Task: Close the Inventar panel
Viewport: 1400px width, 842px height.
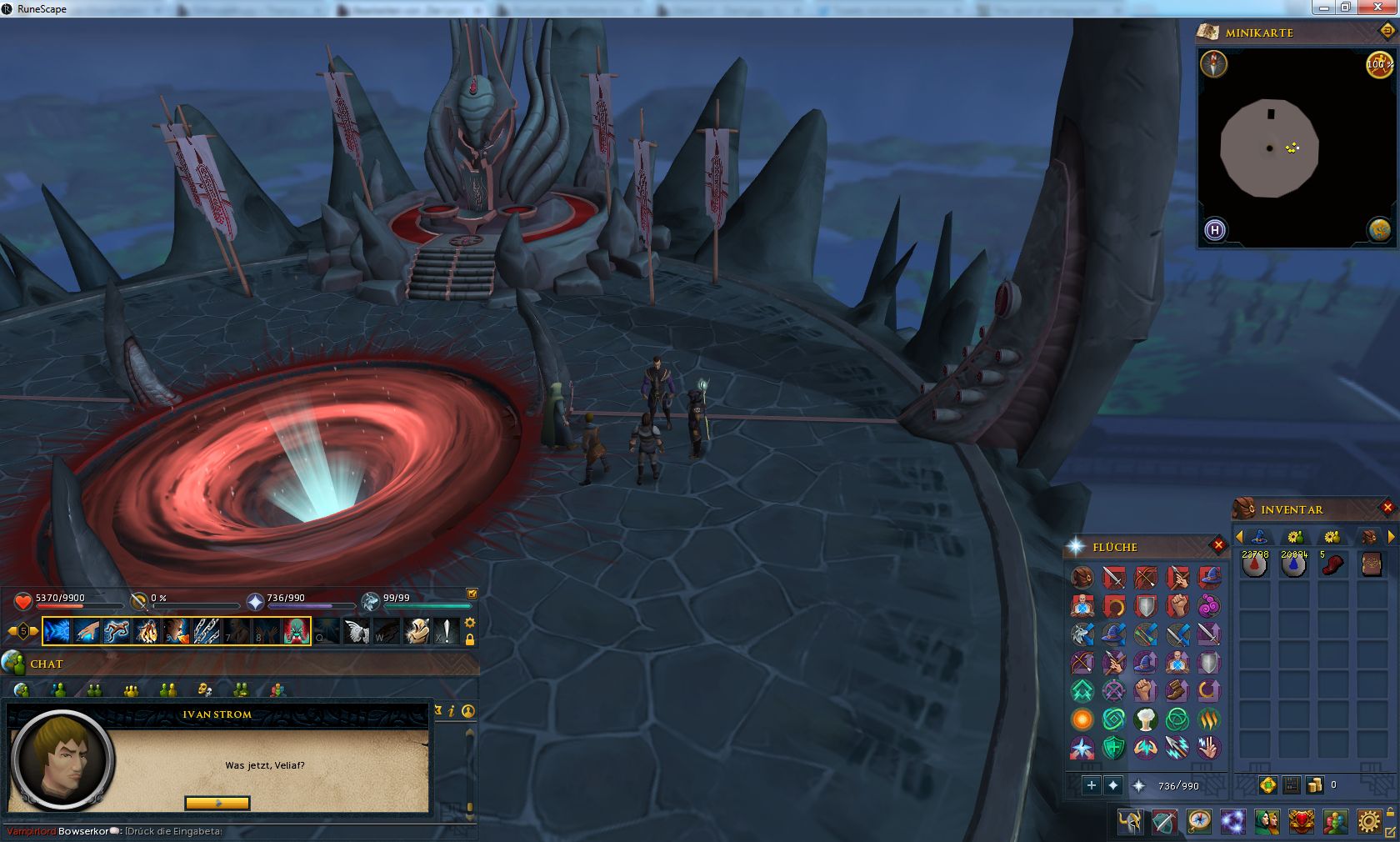Action: pyautogui.click(x=1387, y=507)
